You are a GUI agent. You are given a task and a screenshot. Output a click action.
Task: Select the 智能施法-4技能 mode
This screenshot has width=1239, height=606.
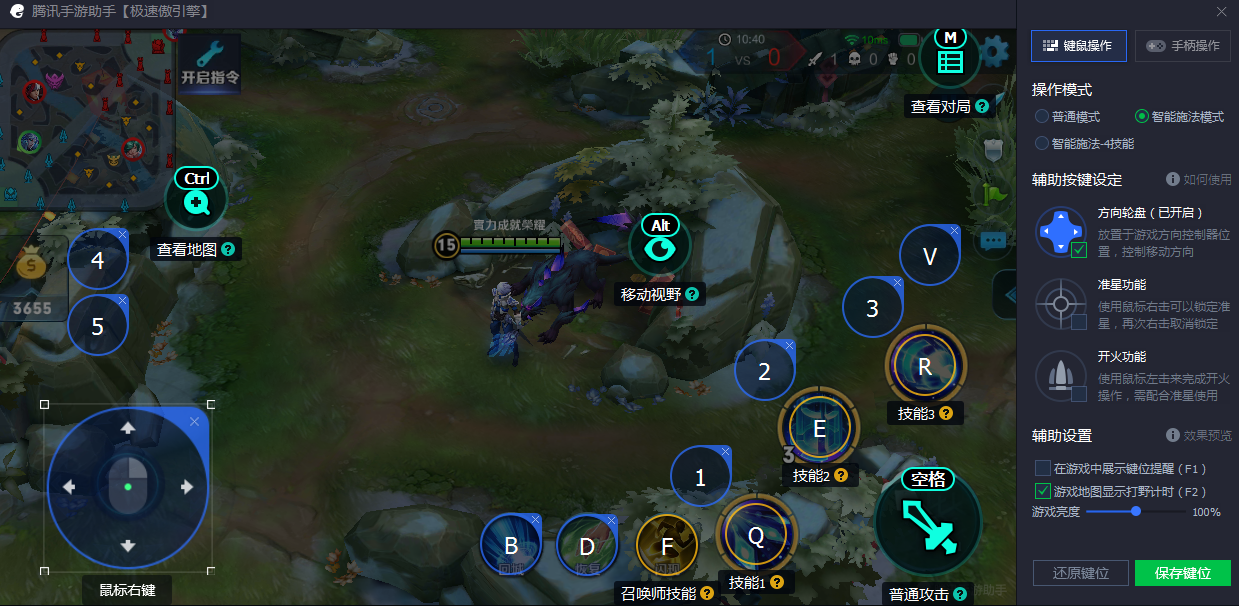(x=1042, y=143)
